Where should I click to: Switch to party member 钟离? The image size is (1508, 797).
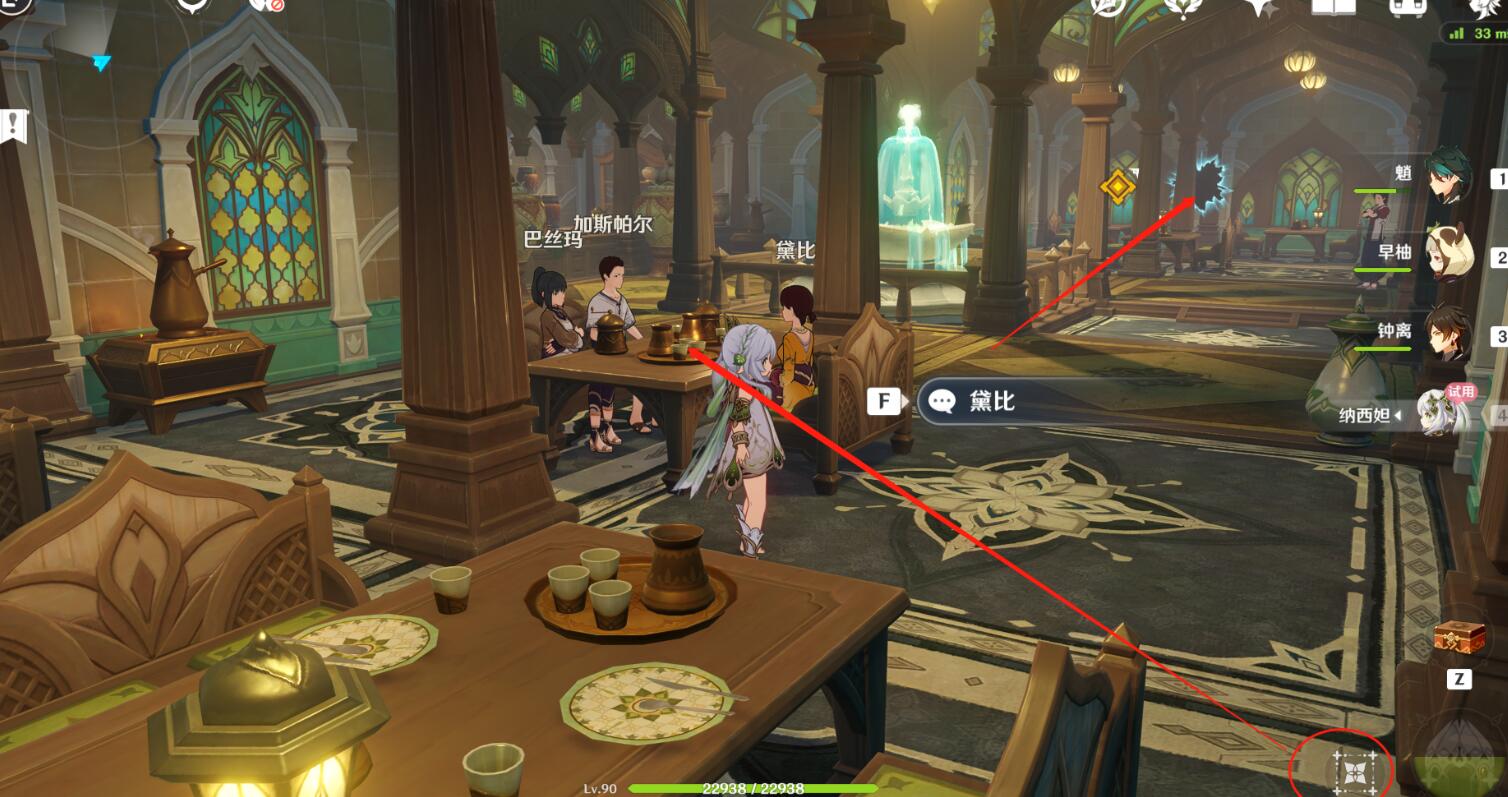pos(1446,332)
